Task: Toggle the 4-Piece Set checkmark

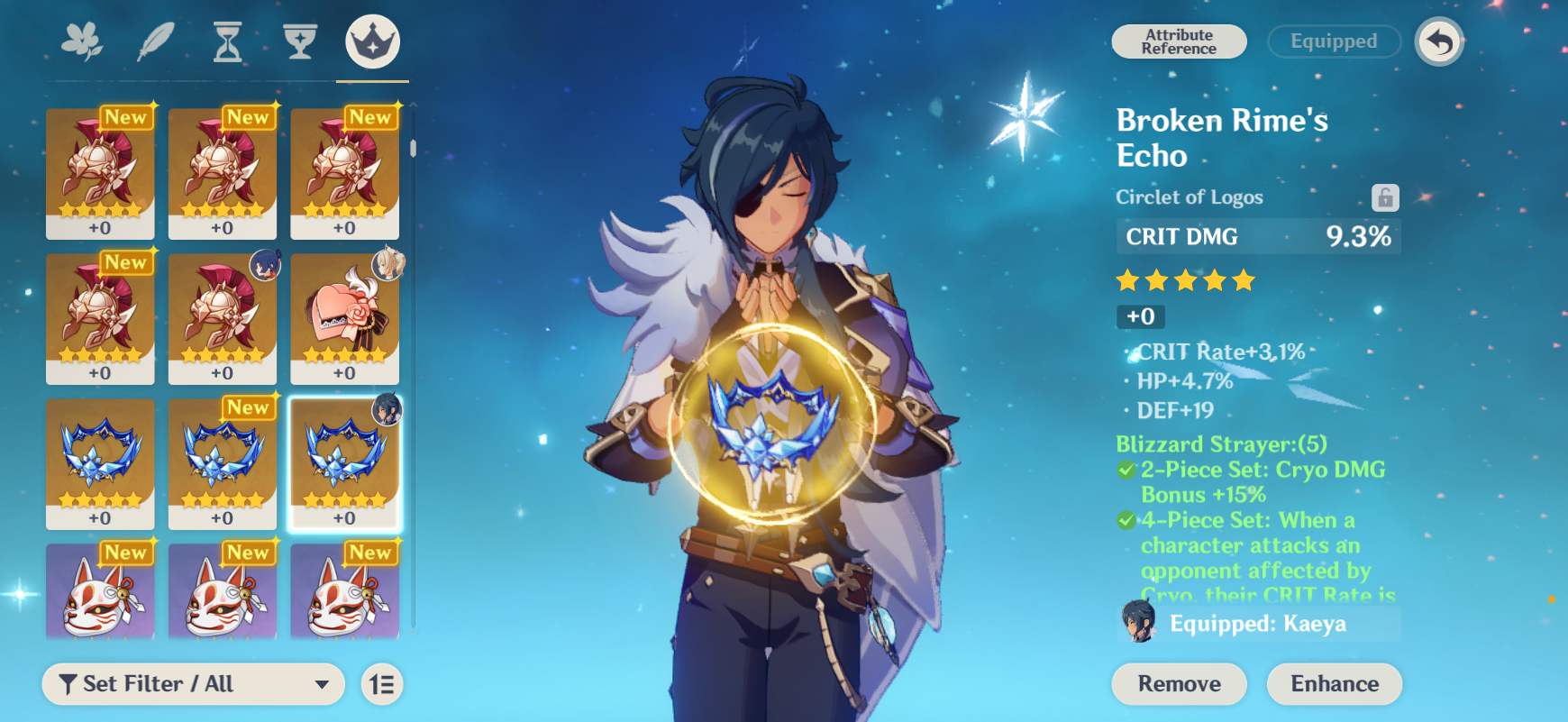Action: click(1125, 520)
